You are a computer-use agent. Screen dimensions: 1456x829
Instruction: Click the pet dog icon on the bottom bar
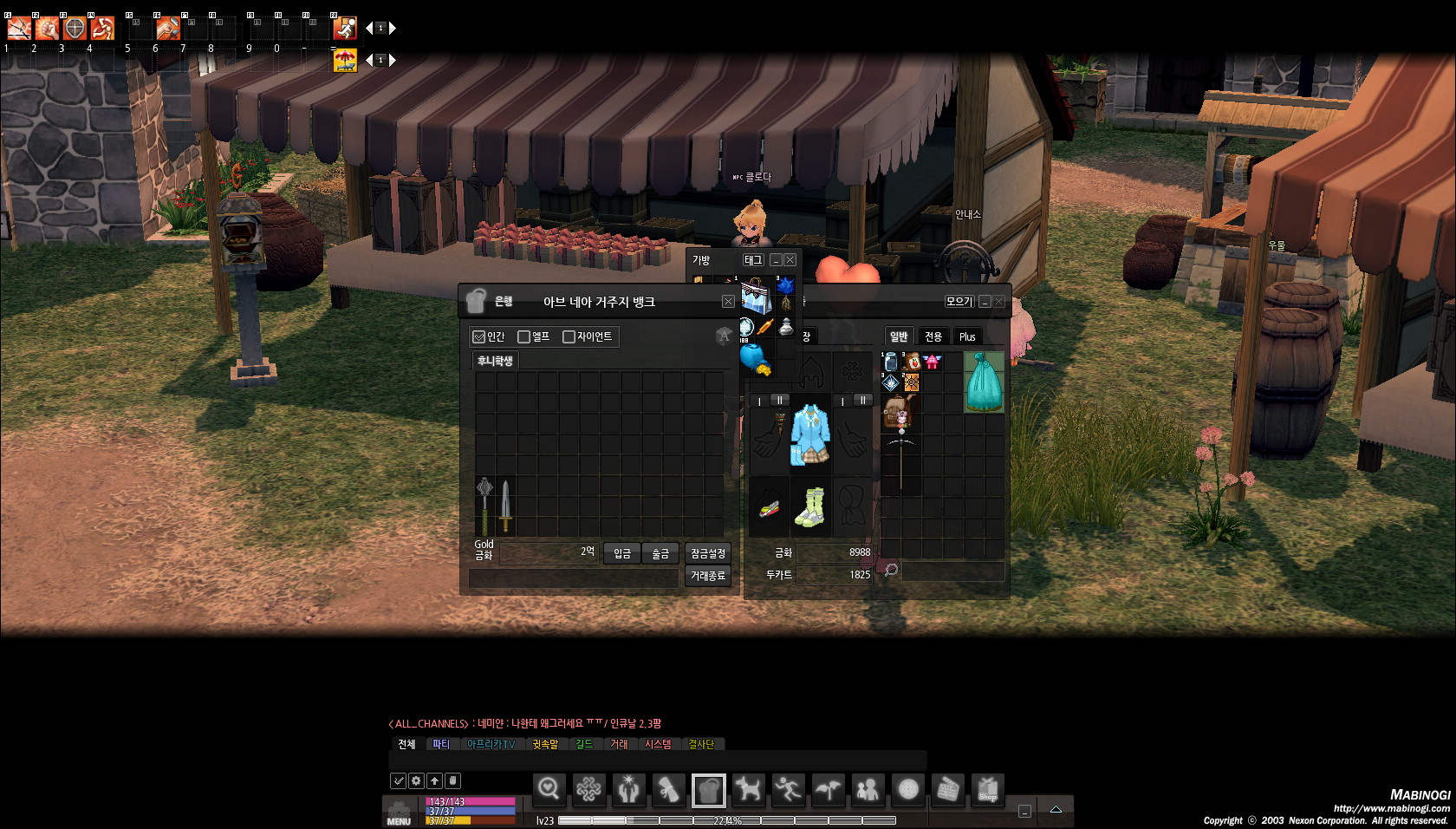(747, 789)
